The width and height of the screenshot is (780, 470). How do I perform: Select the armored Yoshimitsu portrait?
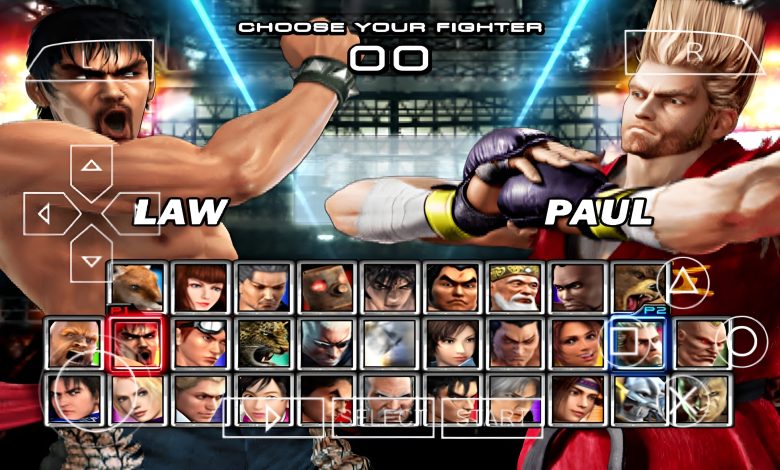click(640, 399)
